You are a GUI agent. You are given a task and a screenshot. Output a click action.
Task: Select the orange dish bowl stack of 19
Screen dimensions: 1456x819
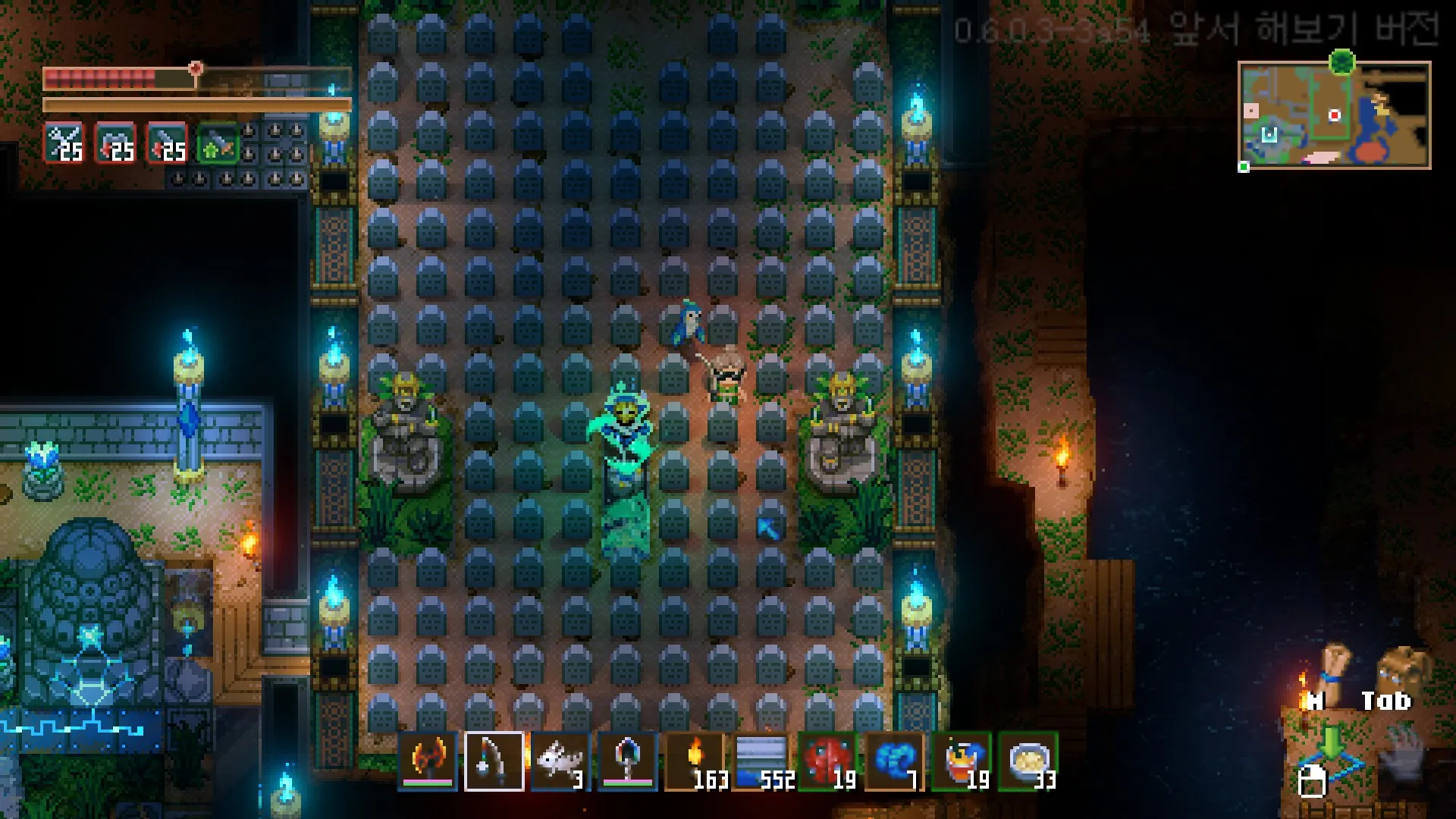click(x=961, y=761)
